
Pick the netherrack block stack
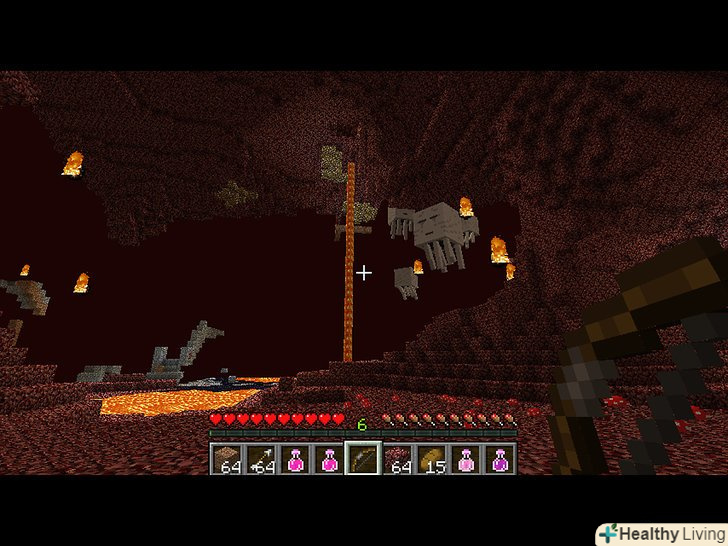(x=397, y=459)
